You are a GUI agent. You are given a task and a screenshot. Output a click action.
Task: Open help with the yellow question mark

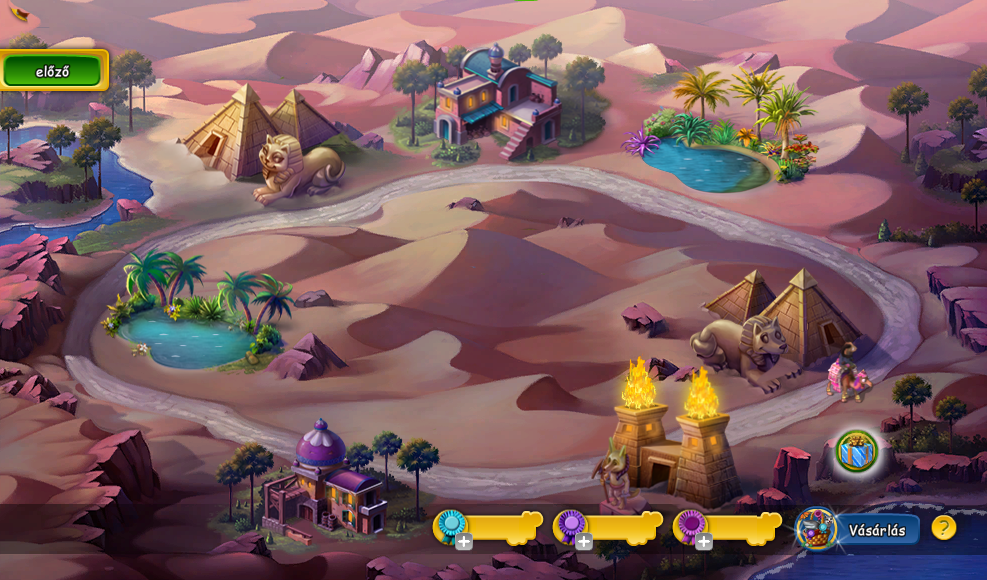pos(943,528)
